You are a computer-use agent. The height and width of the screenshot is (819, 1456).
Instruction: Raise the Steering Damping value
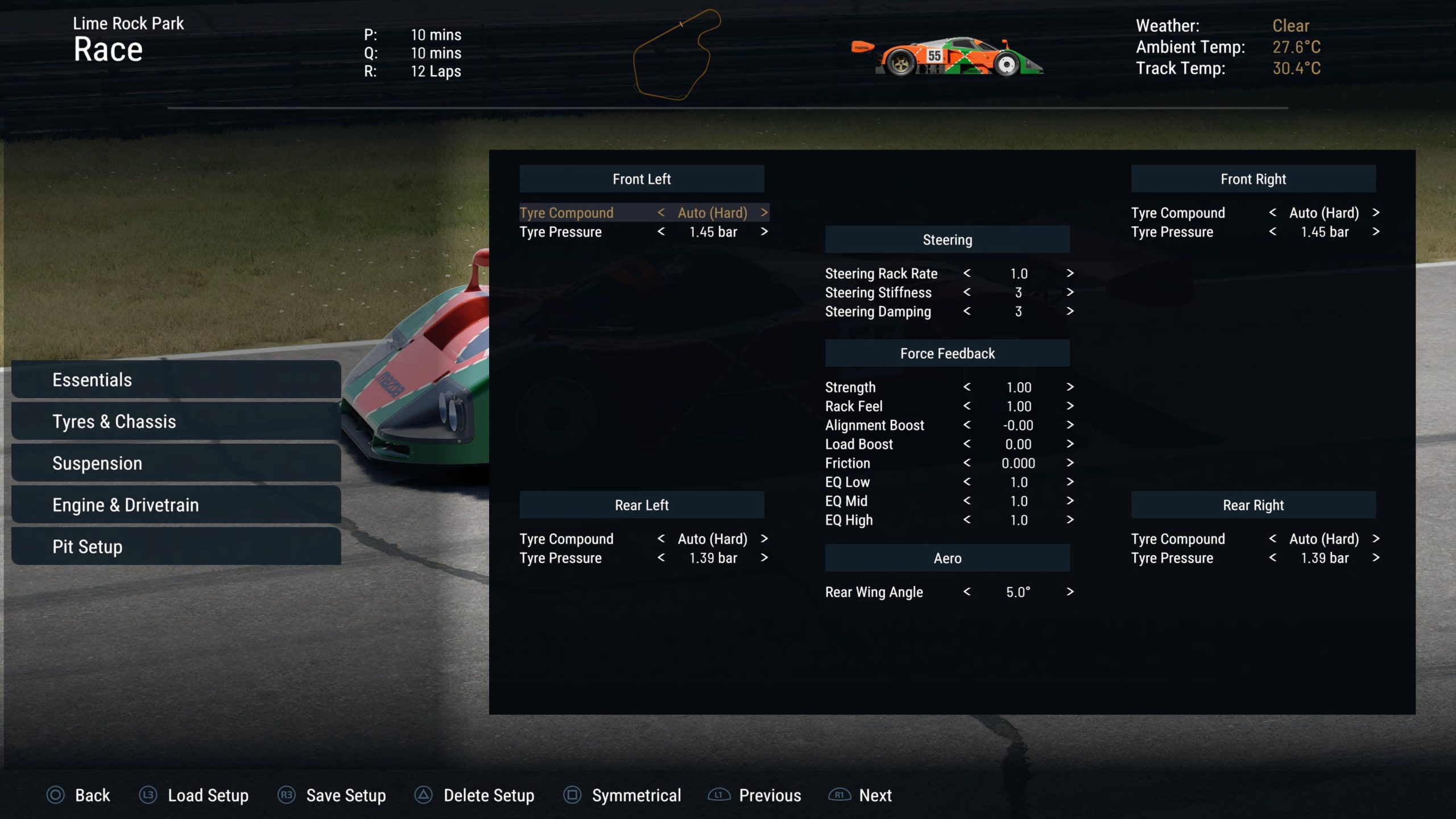pyautogui.click(x=1069, y=311)
